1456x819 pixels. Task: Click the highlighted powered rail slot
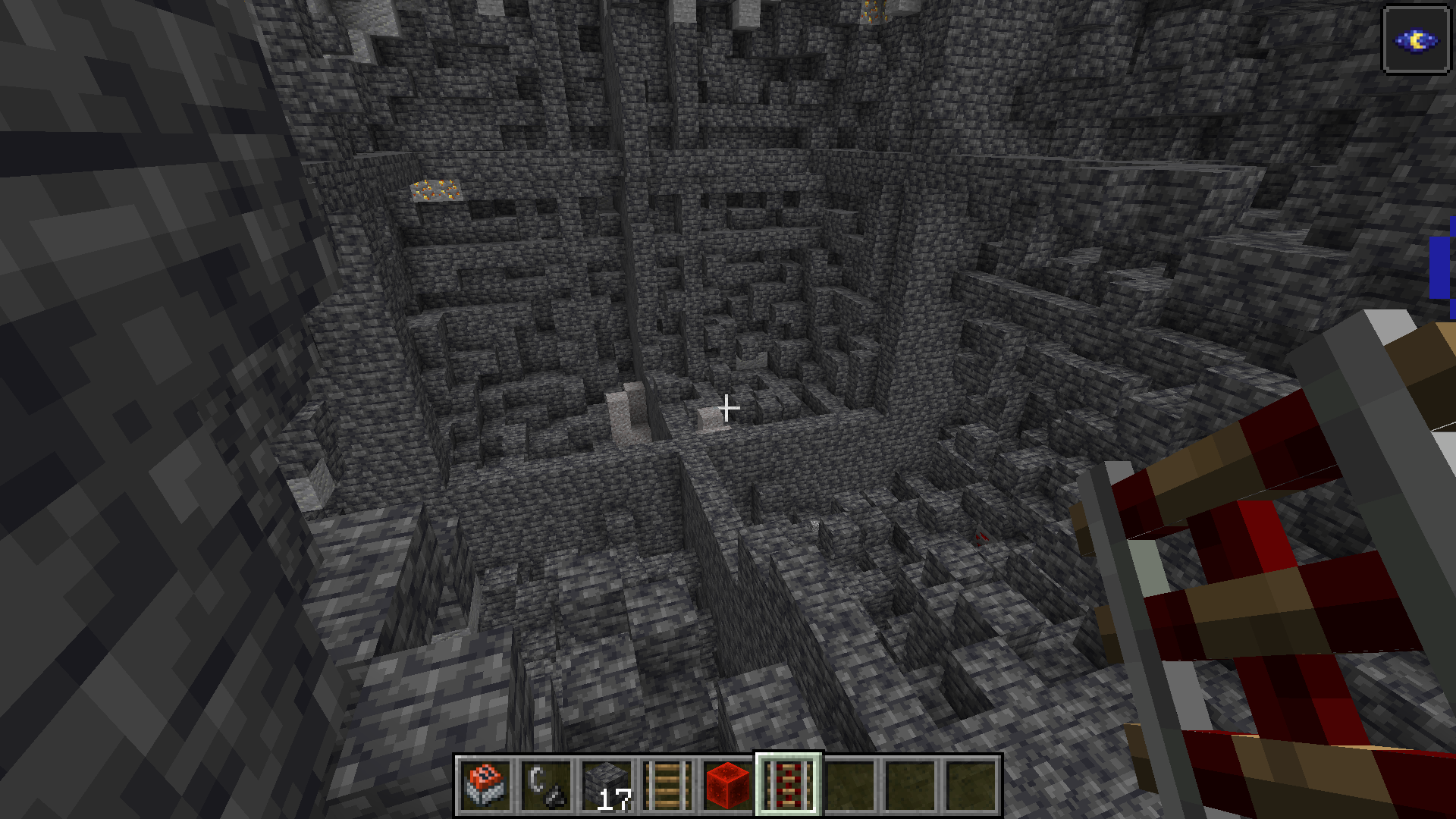tap(789, 785)
